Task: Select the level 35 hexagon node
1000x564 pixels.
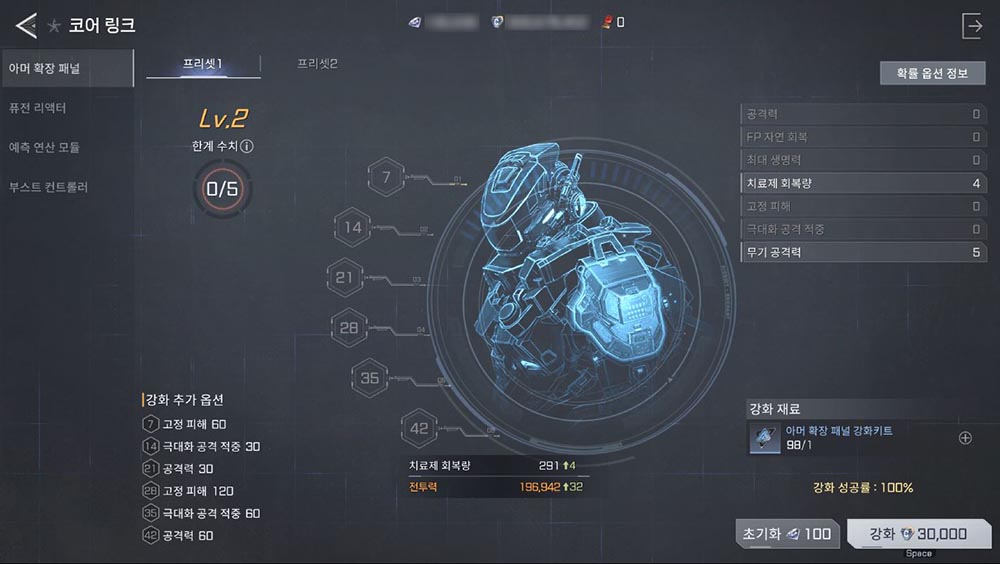Action: tap(370, 378)
